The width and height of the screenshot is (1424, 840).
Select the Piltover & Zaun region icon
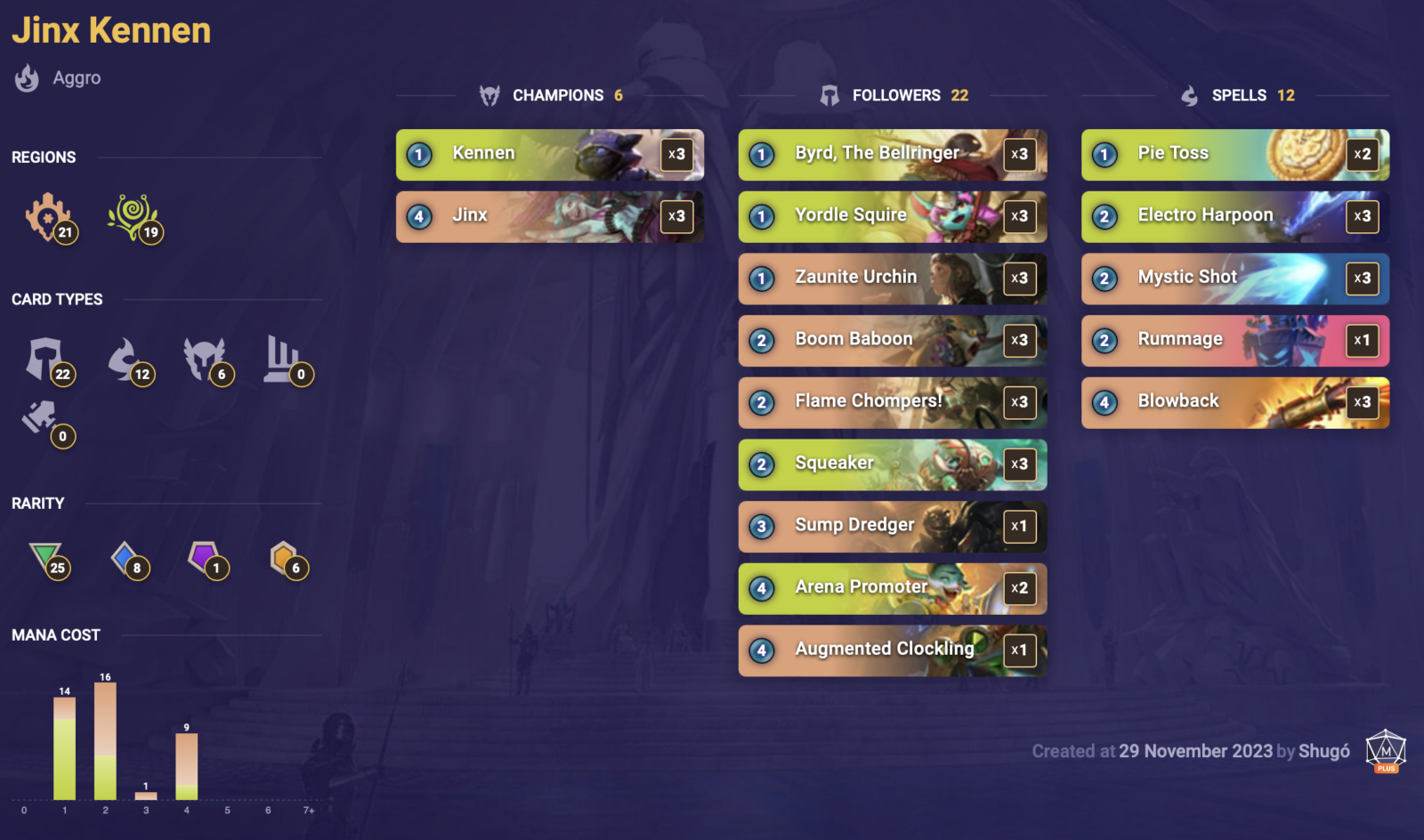tap(46, 222)
